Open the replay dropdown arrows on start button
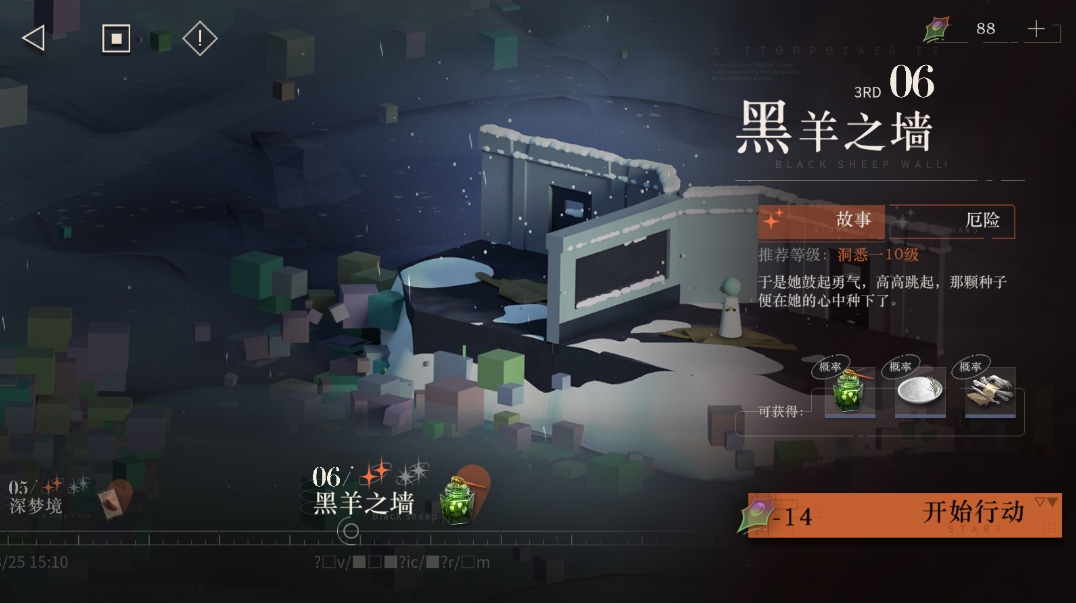The width and height of the screenshot is (1076, 603). pos(1045,502)
